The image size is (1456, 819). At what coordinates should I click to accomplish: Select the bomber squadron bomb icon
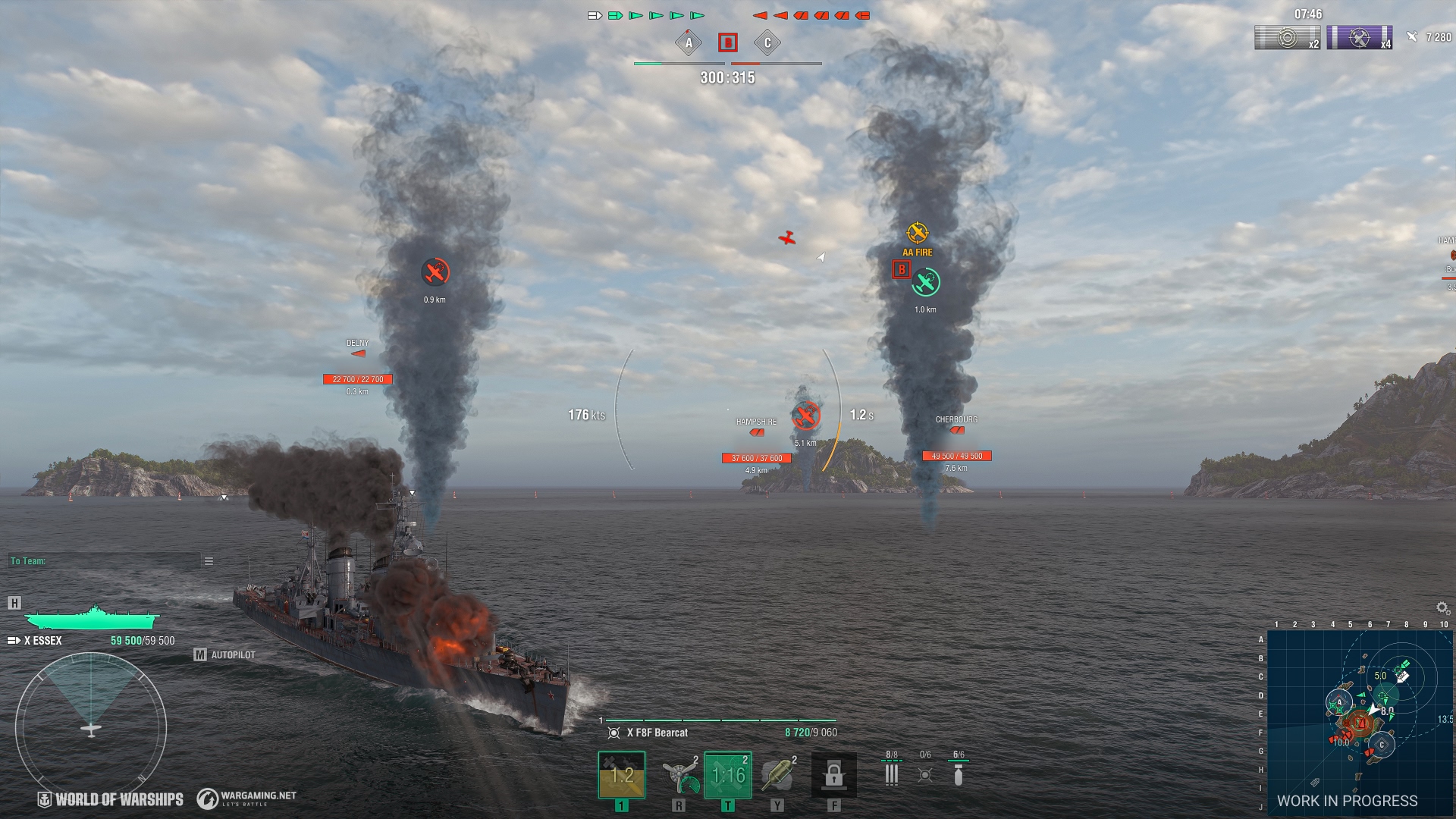pos(959,774)
